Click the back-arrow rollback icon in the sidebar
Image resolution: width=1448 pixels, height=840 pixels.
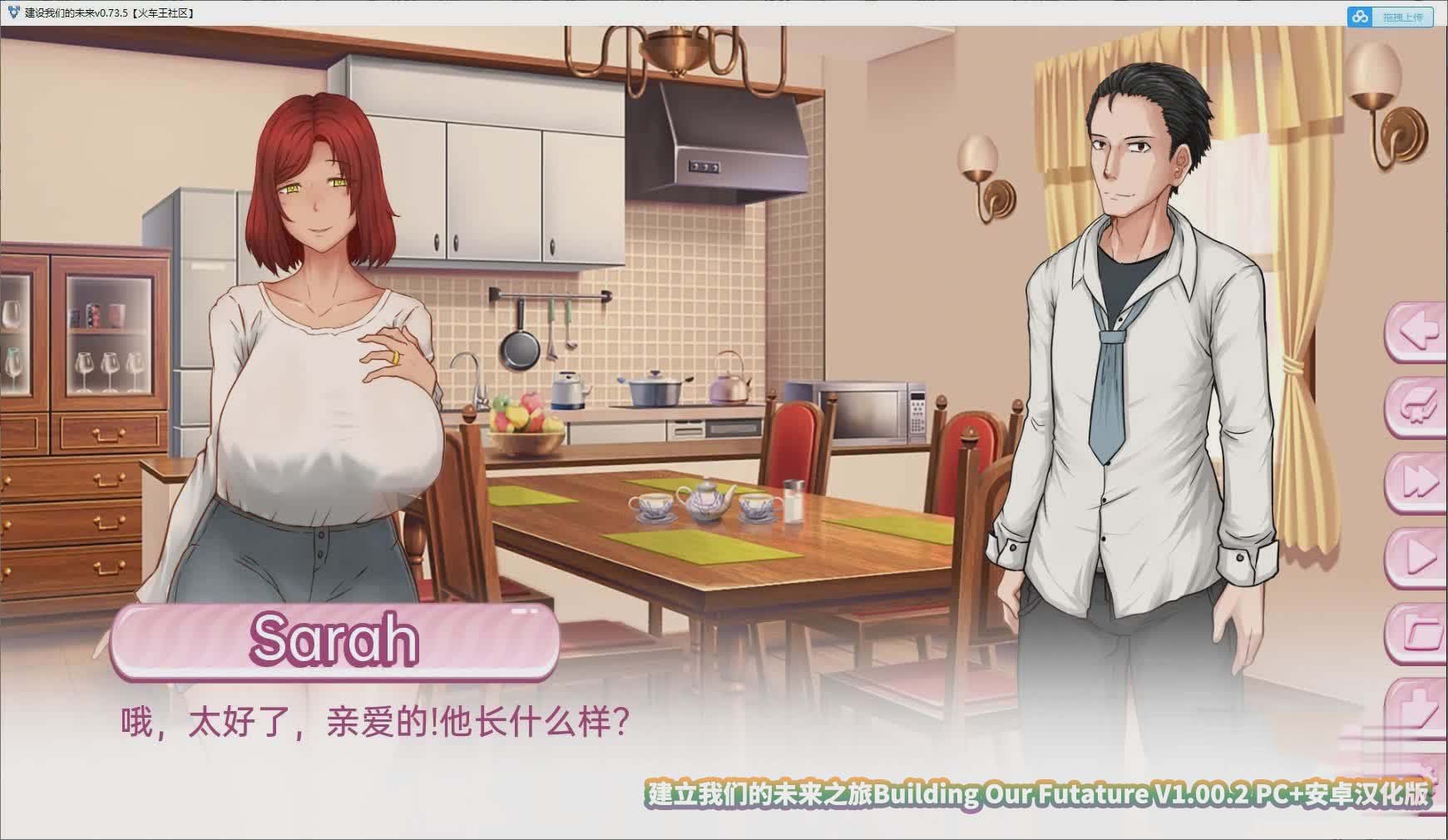(1418, 333)
